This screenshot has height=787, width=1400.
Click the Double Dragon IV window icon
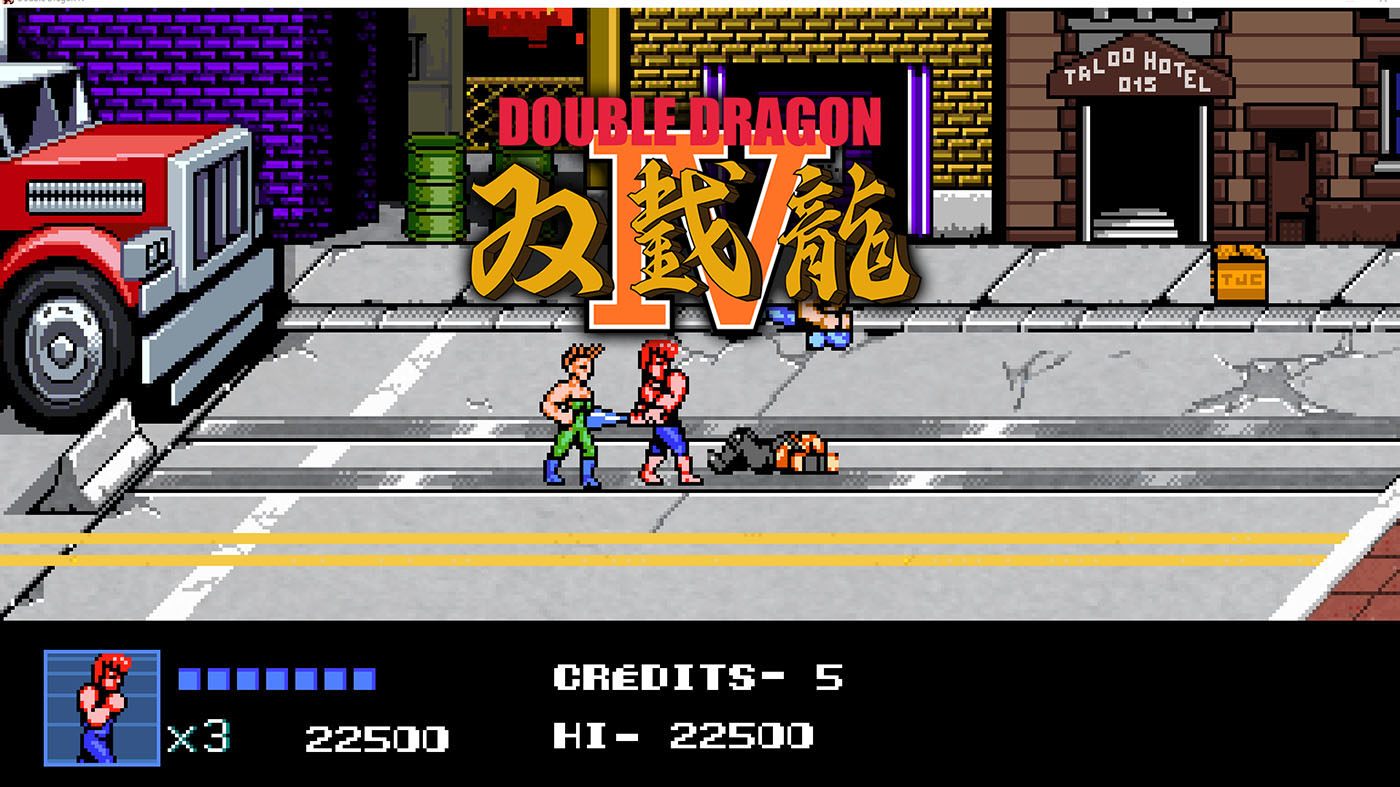10,5
